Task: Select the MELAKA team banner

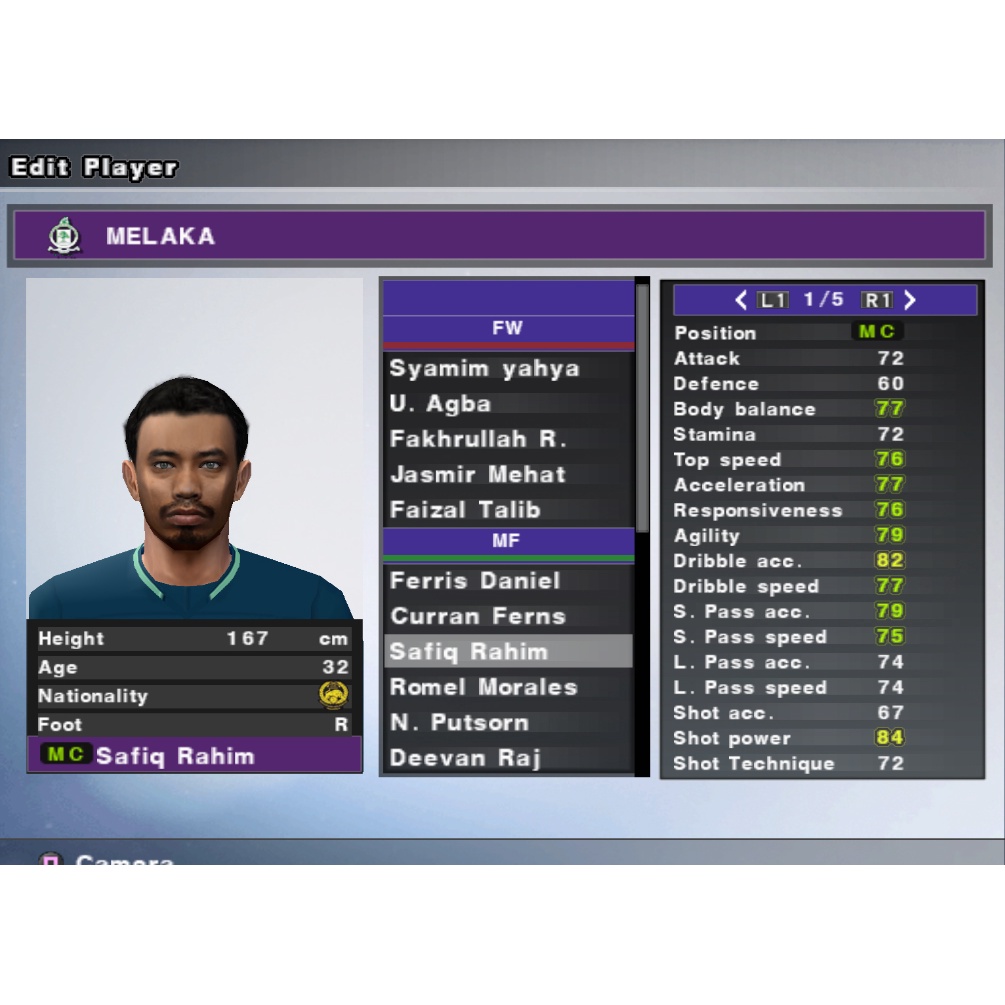Action: click(x=498, y=236)
